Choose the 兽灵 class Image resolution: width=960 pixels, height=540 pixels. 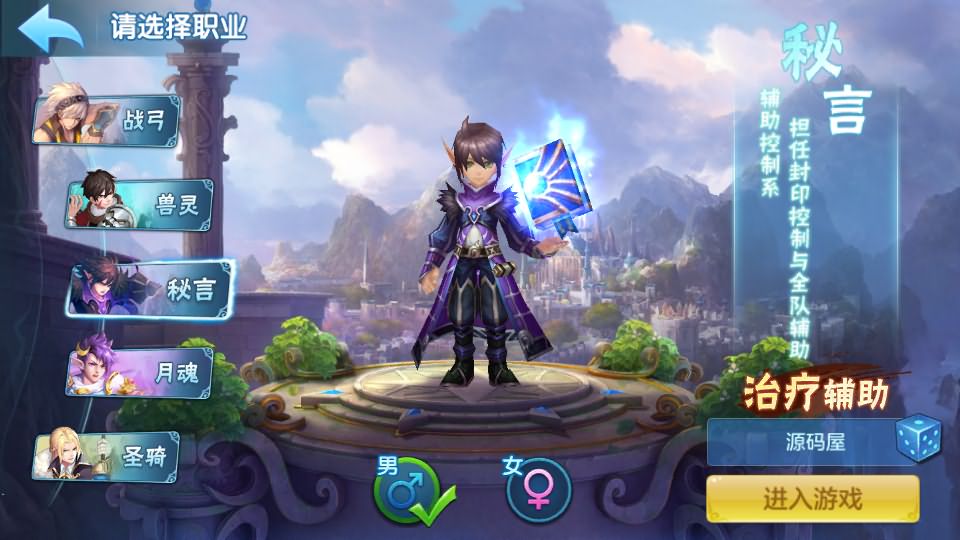pyautogui.click(x=140, y=205)
